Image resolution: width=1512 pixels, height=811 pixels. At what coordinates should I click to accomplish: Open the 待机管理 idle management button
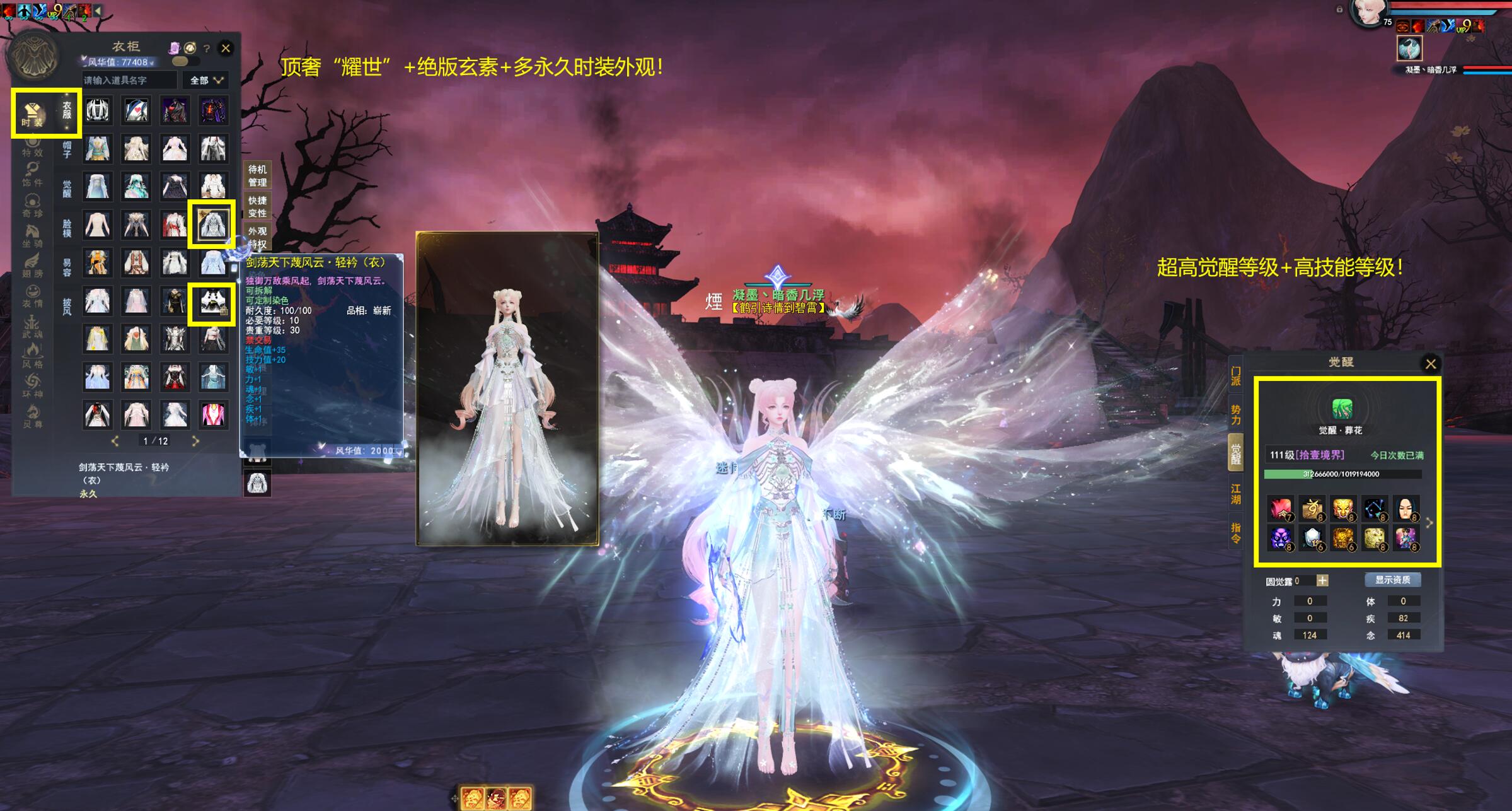257,175
